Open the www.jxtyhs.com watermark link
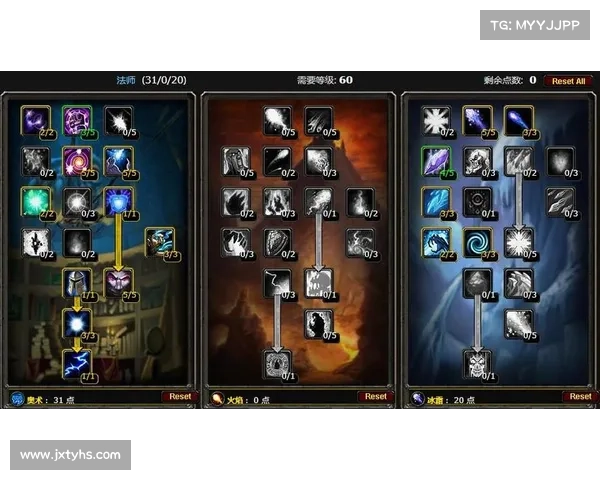Image resolution: width=600 pixels, height=480 pixels. click(70, 455)
